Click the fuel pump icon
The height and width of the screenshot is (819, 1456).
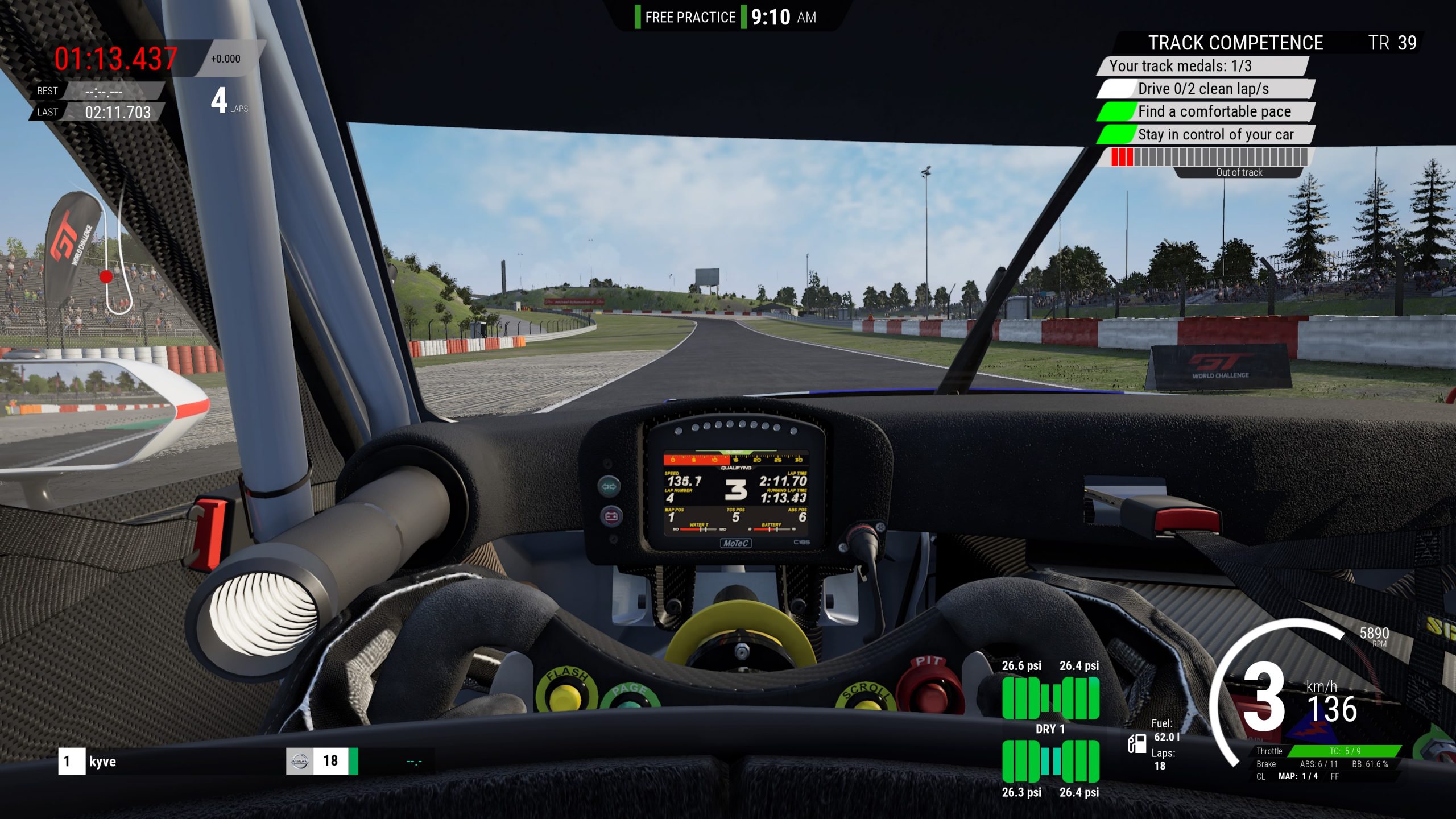coord(1137,743)
